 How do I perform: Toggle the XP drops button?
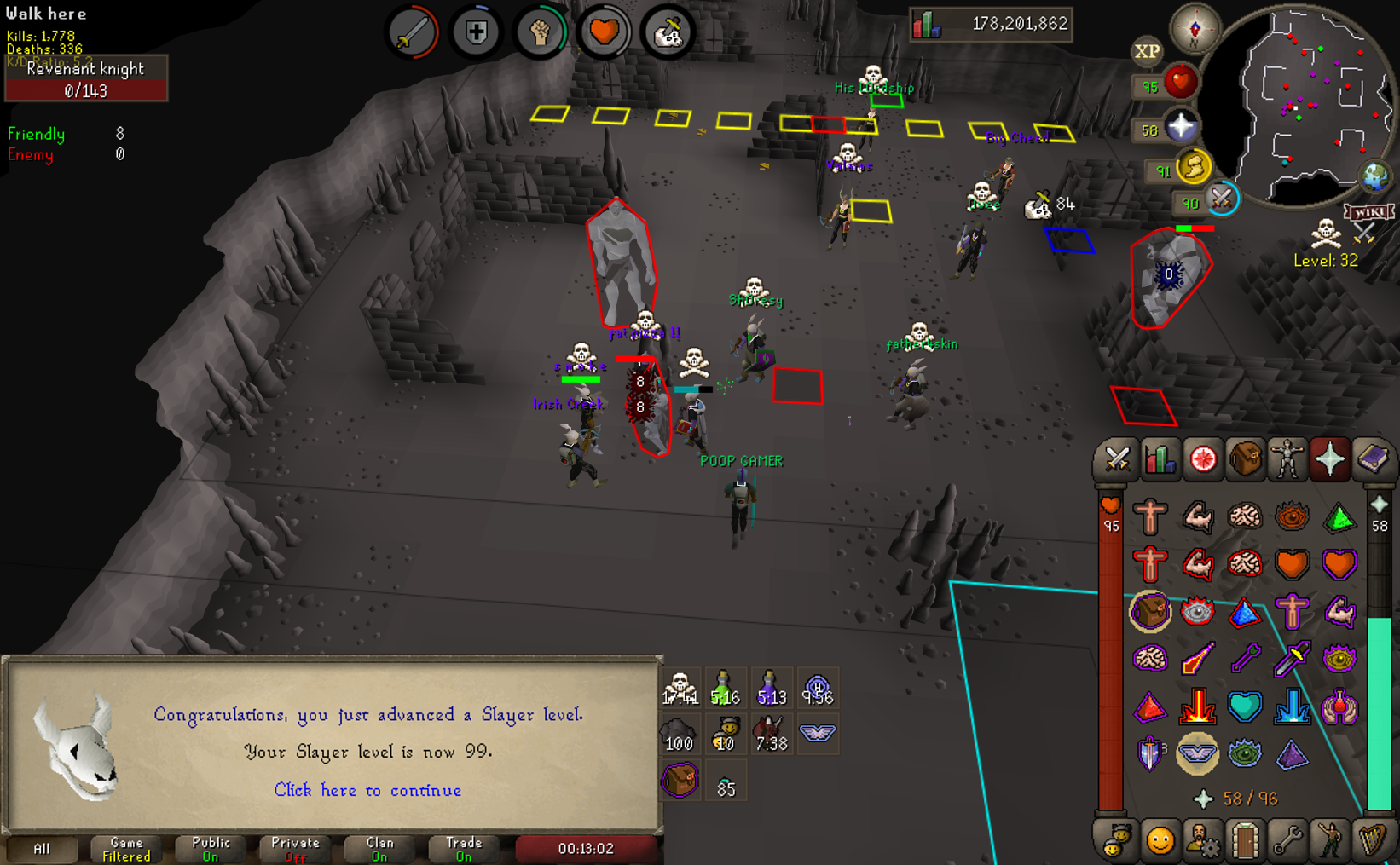coord(1147,51)
